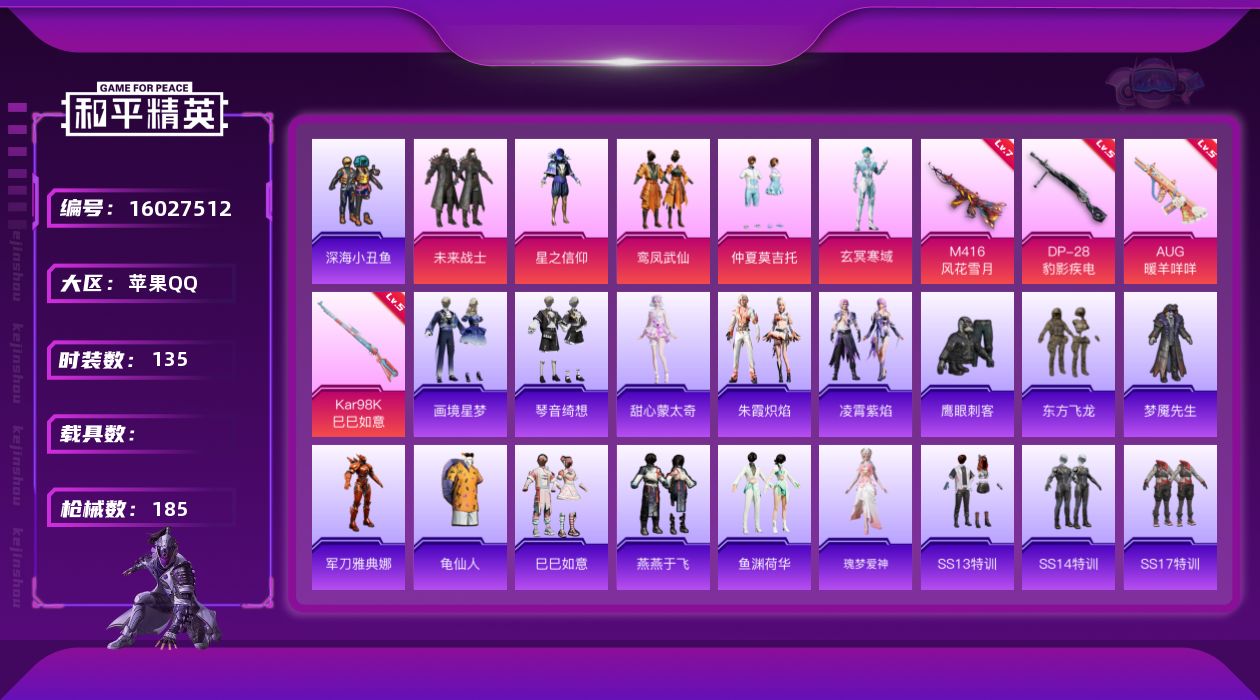This screenshot has height=700, width=1260.
Task: Choose the 鹰眼刺客 outfit tile
Action: click(x=967, y=364)
